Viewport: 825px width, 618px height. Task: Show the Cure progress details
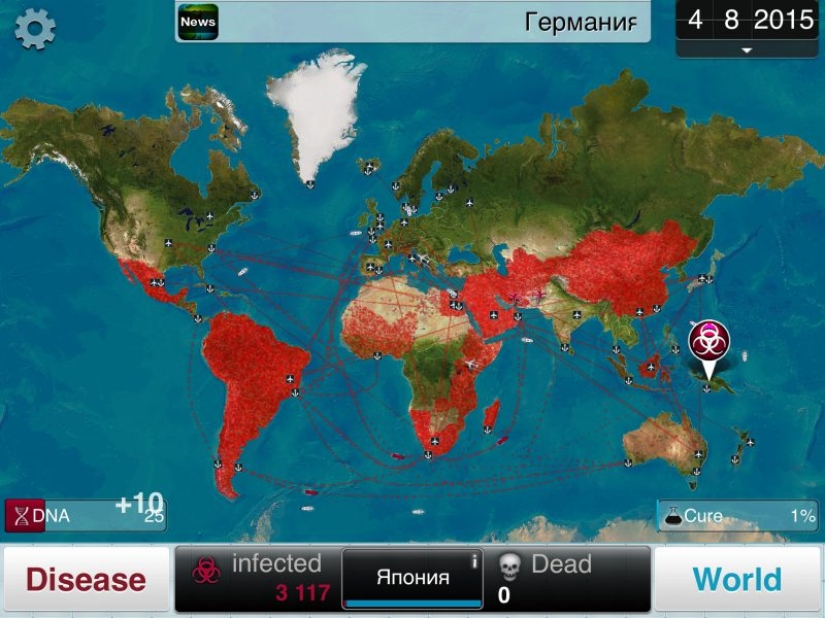pos(738,516)
